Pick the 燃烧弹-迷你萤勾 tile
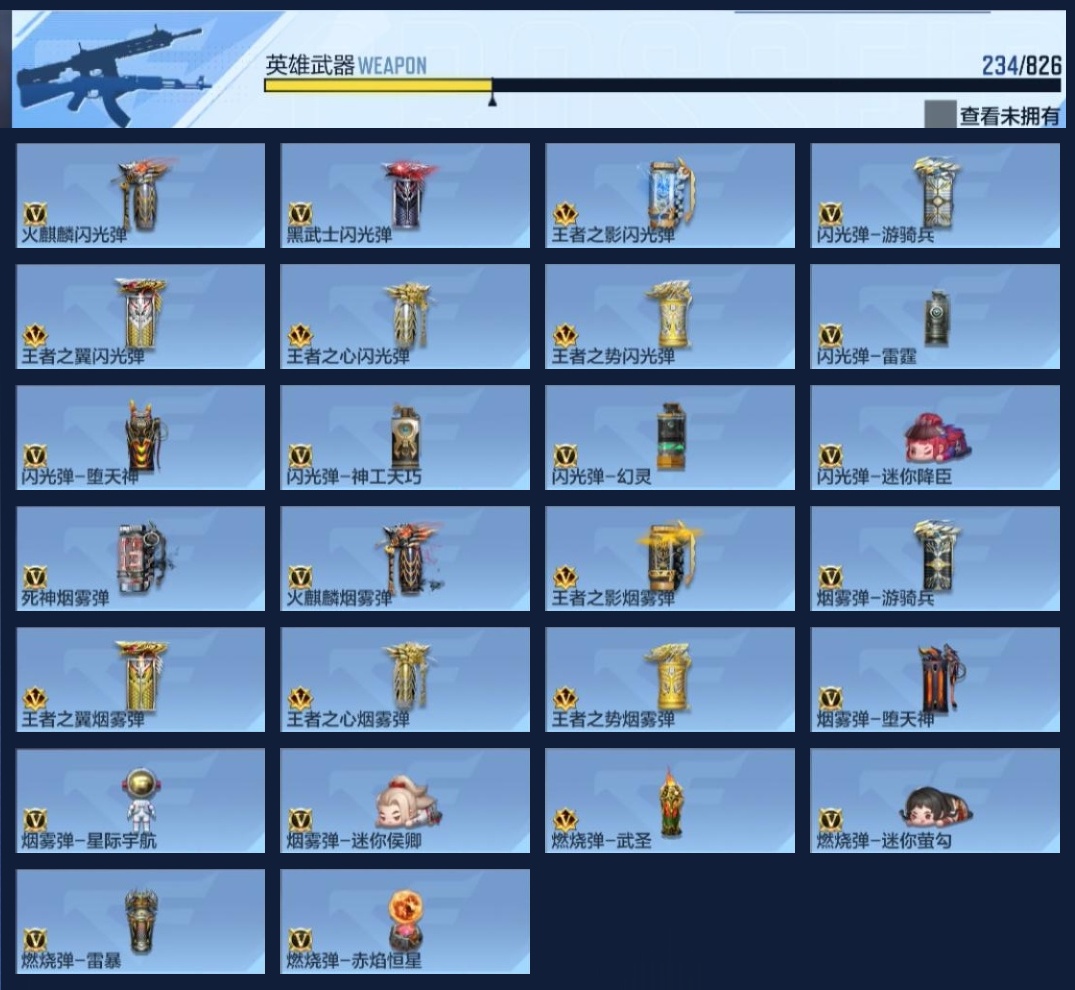Viewport: 1075px width, 990px height. coord(935,801)
